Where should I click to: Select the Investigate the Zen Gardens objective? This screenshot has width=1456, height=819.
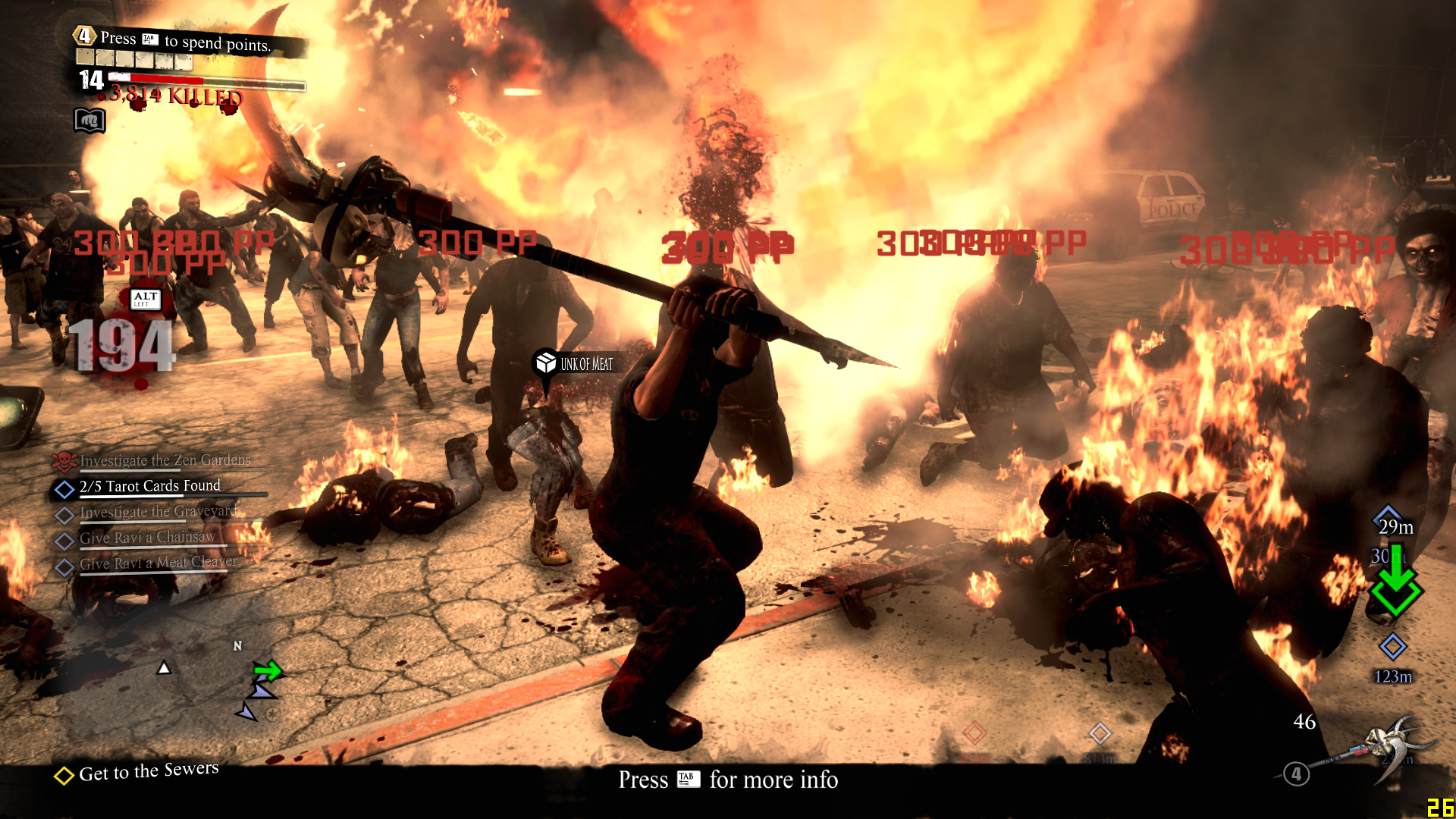164,460
